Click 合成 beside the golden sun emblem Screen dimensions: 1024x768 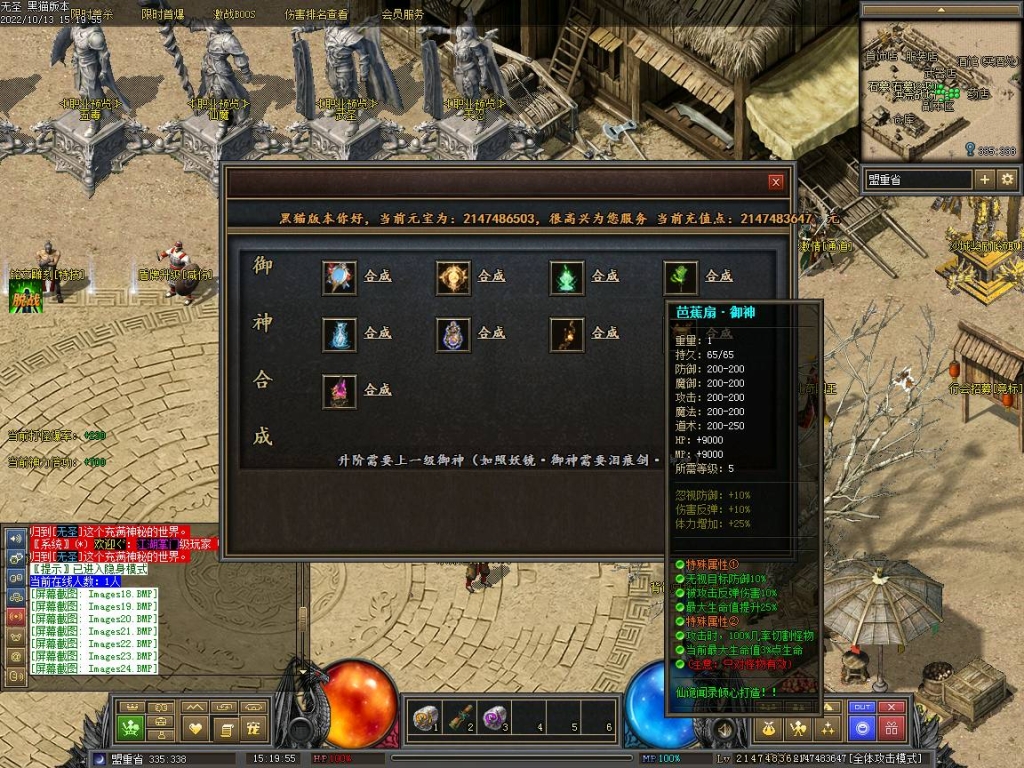(491, 276)
